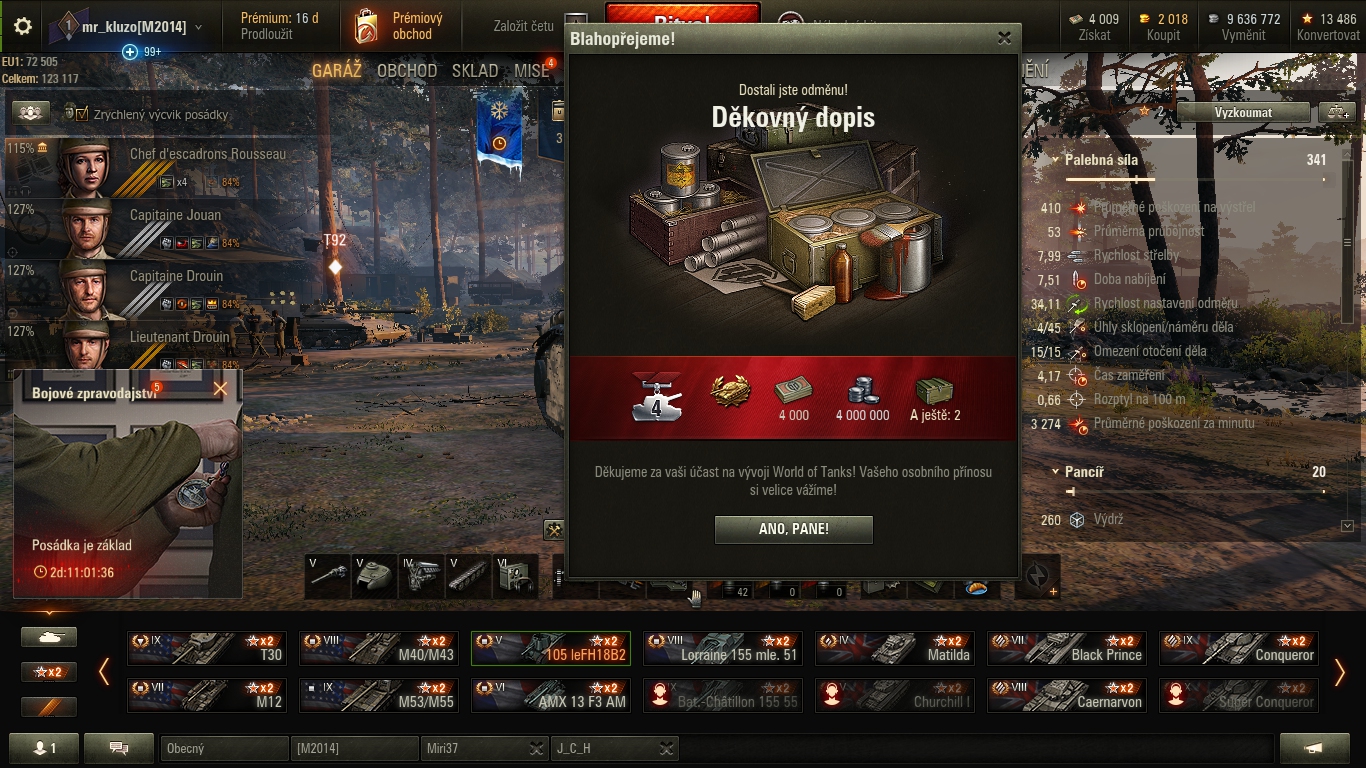Image resolution: width=1366 pixels, height=768 pixels.
Task: Show next tanks with right carousel arrow
Action: pos(1340,672)
